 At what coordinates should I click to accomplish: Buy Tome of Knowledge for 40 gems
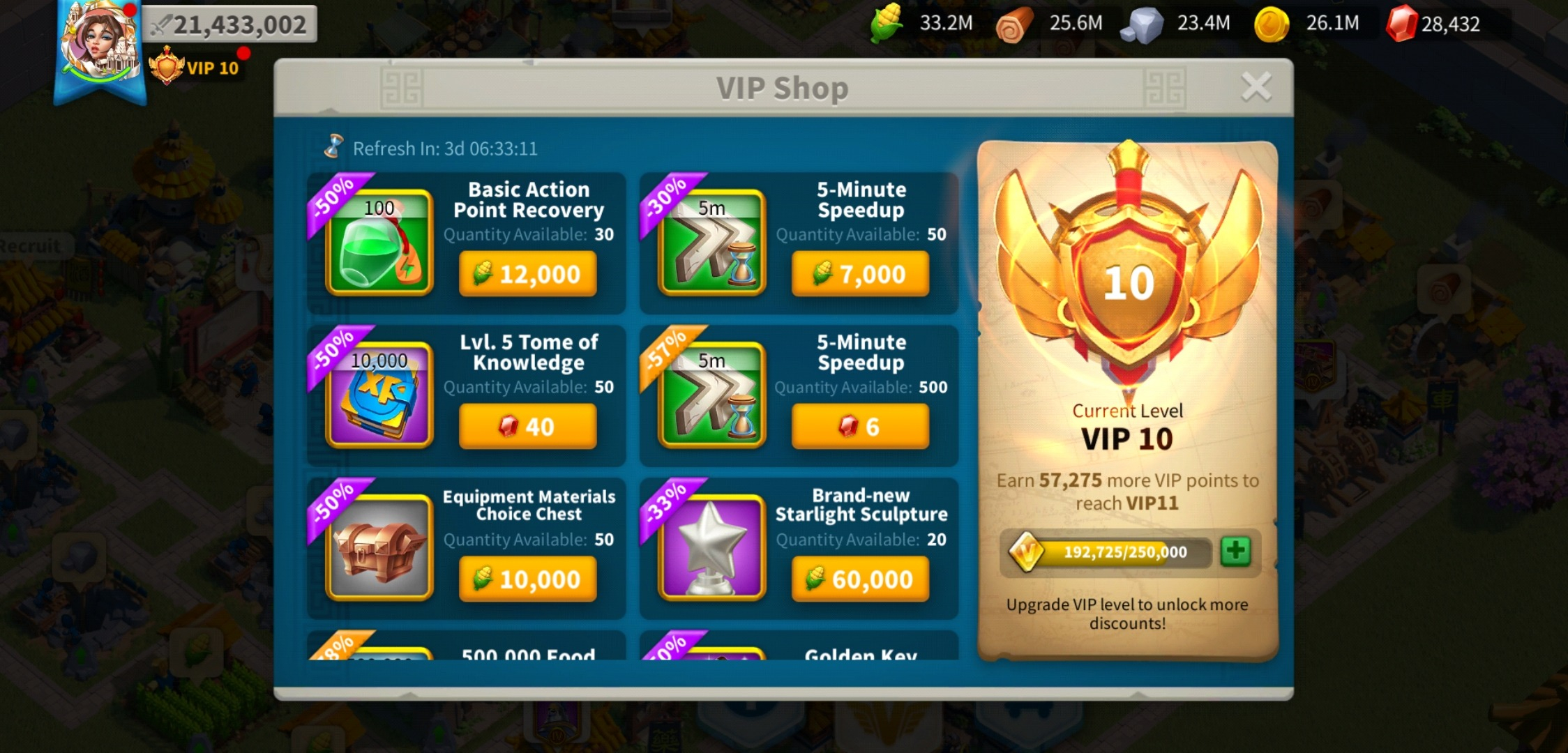pyautogui.click(x=528, y=426)
